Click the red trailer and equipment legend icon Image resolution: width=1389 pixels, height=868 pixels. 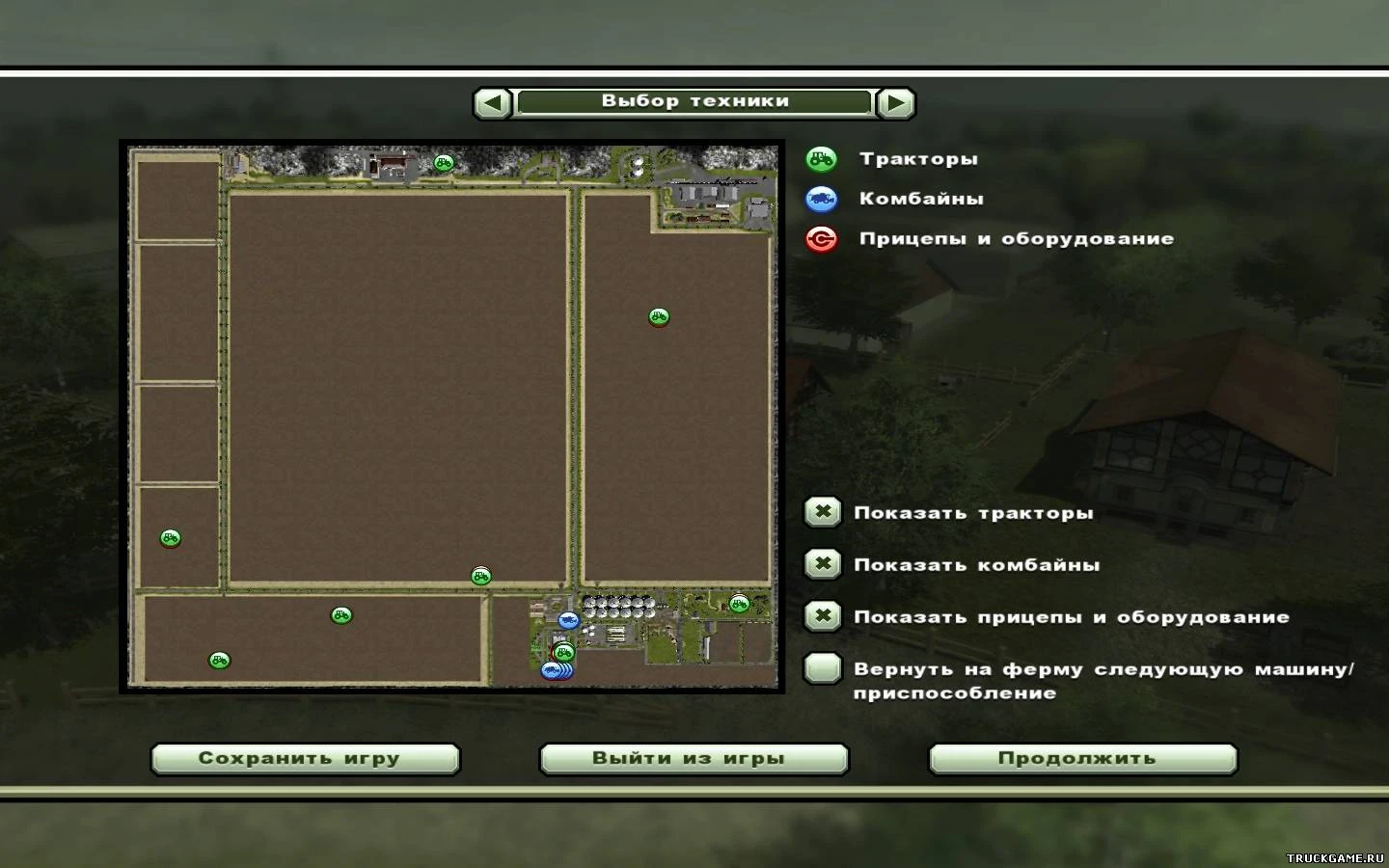[x=821, y=239]
